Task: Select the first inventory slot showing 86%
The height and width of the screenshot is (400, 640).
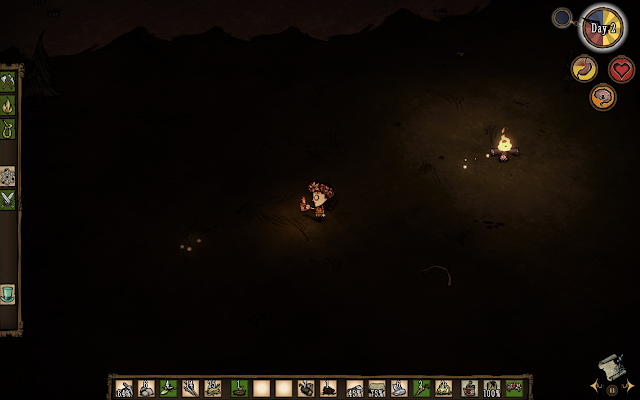Action: point(125,388)
